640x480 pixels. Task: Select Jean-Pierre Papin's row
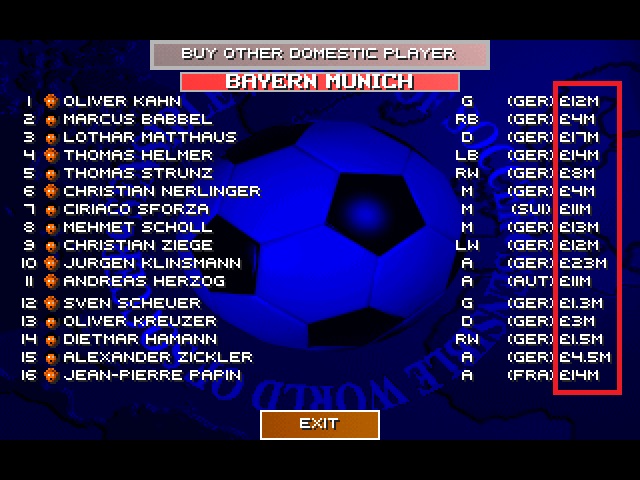152,375
